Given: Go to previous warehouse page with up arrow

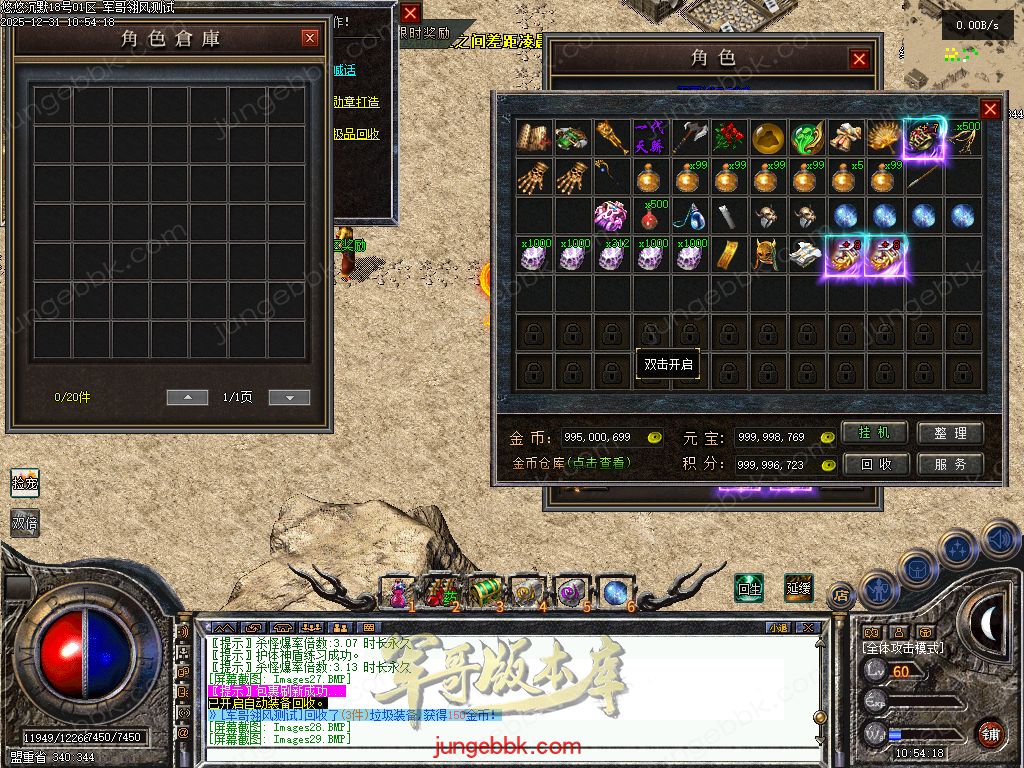Looking at the screenshot, I should 187,397.
